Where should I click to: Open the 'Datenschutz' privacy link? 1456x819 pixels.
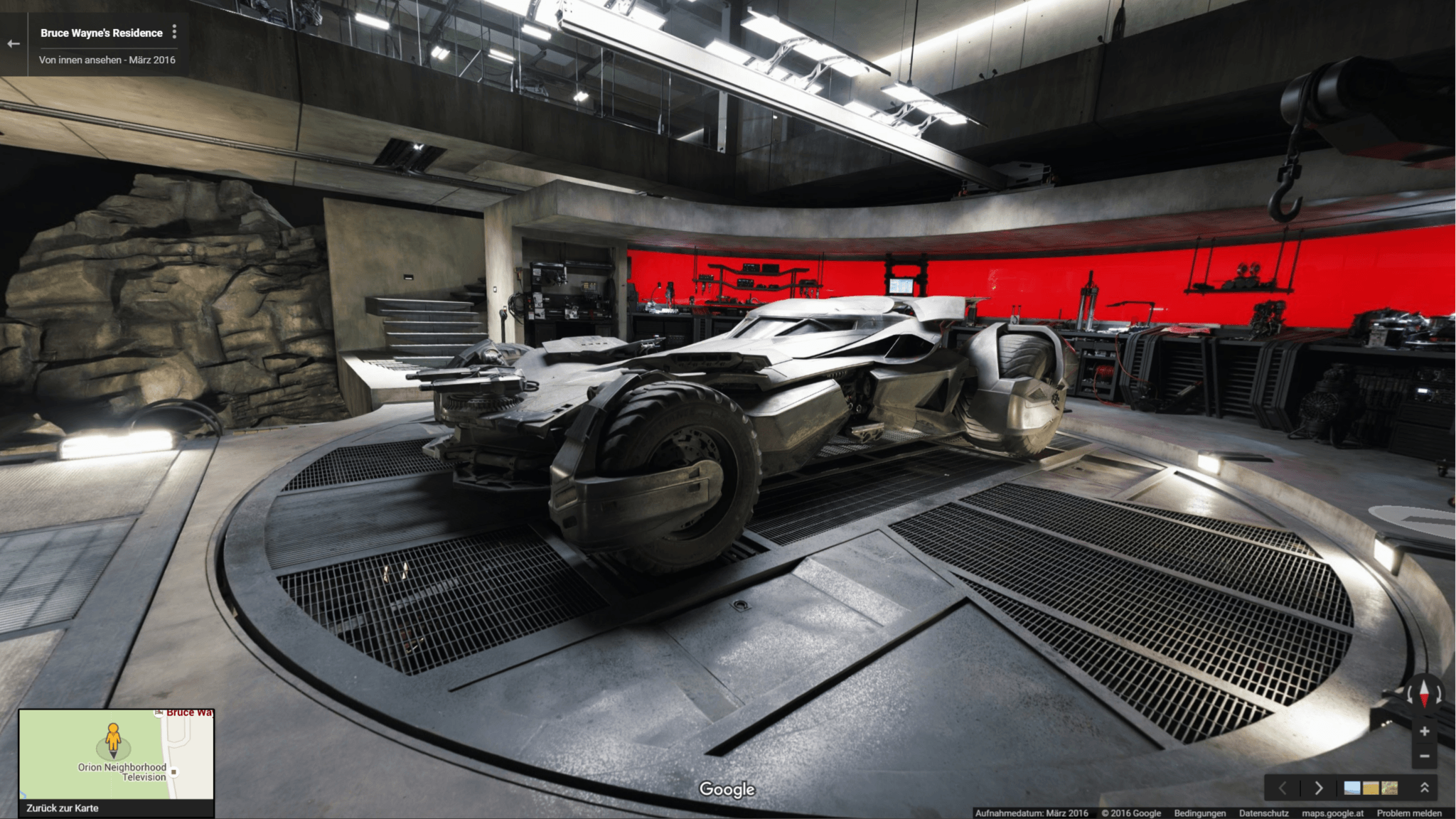[x=1263, y=813]
